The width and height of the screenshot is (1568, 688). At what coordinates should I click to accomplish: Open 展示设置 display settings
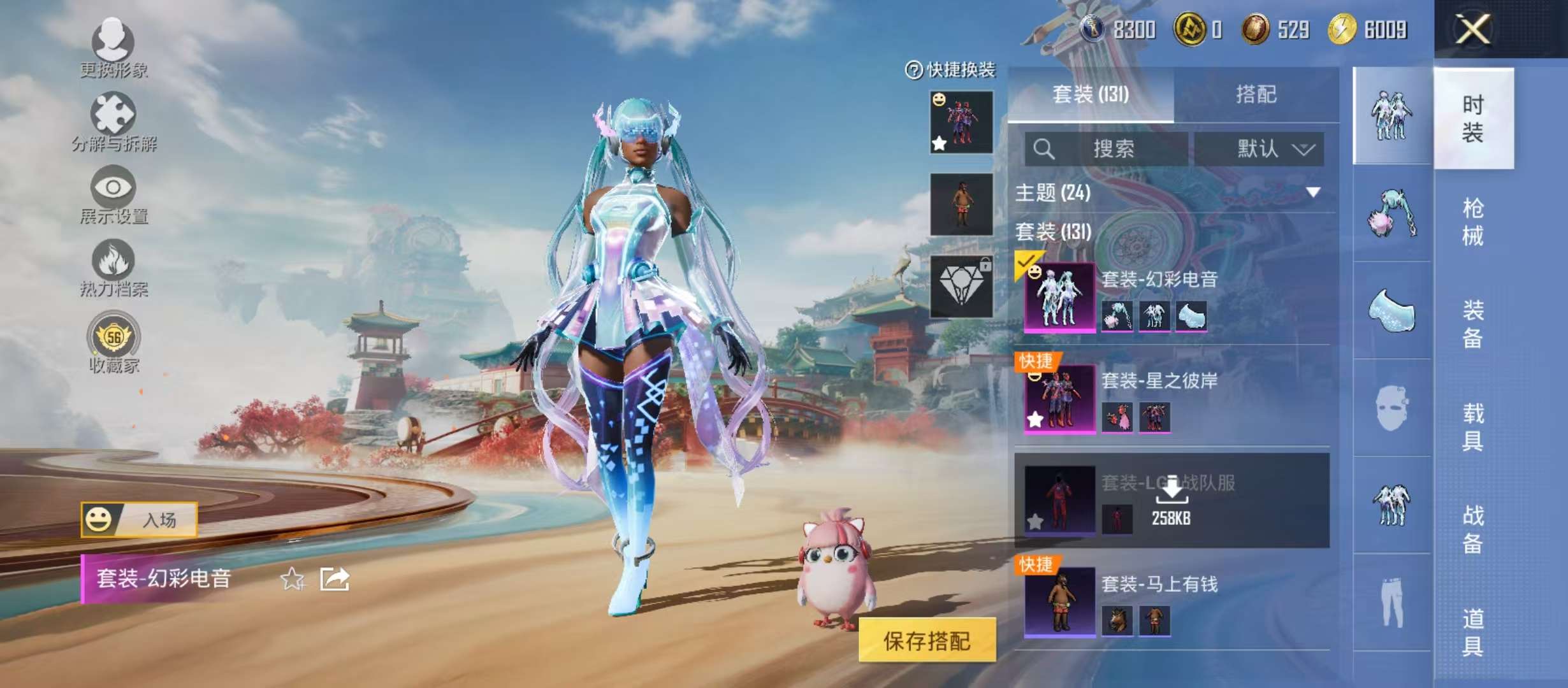113,193
